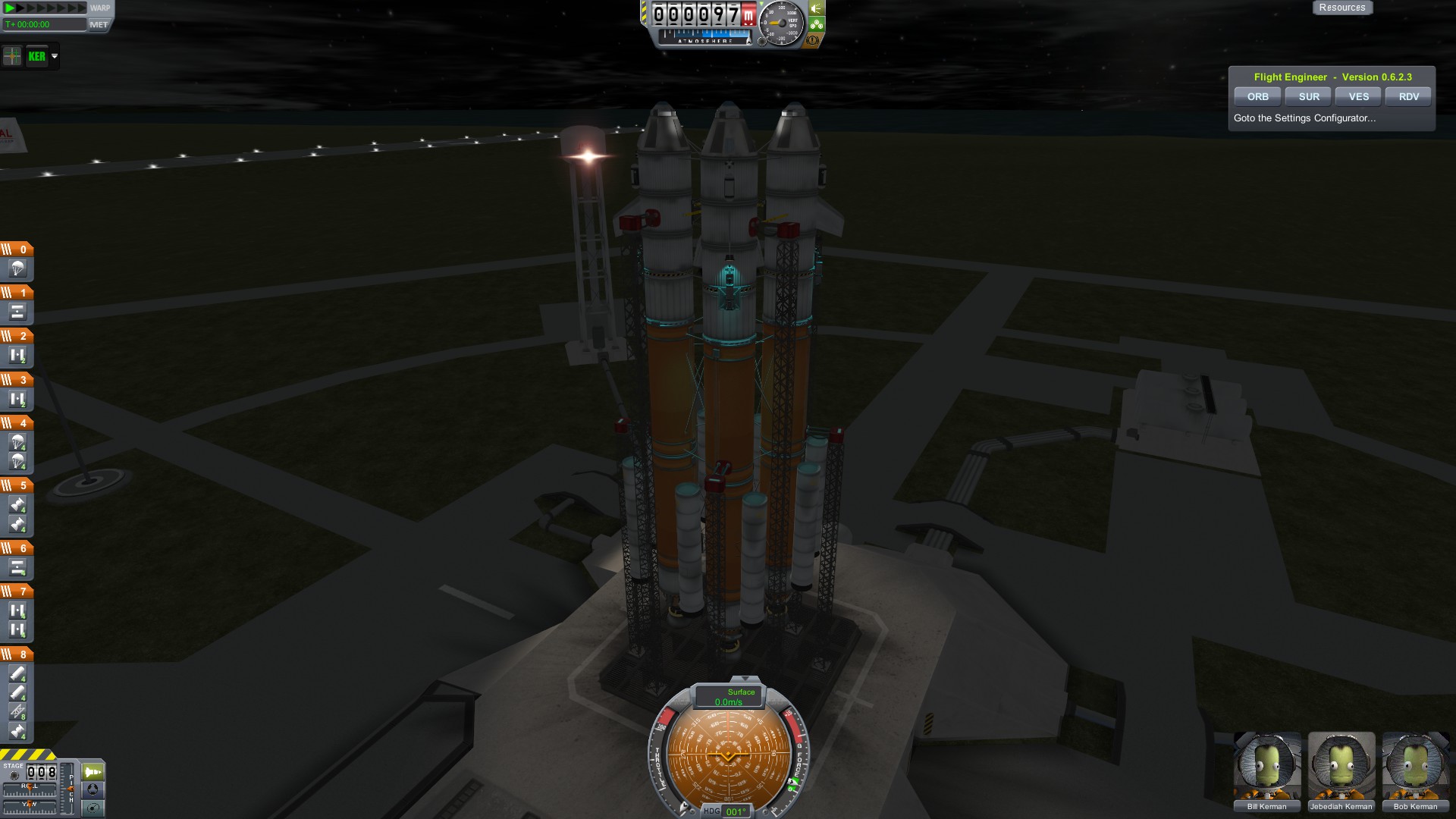Toggle the landing gear action button
1456x819 pixels.
coord(816,24)
